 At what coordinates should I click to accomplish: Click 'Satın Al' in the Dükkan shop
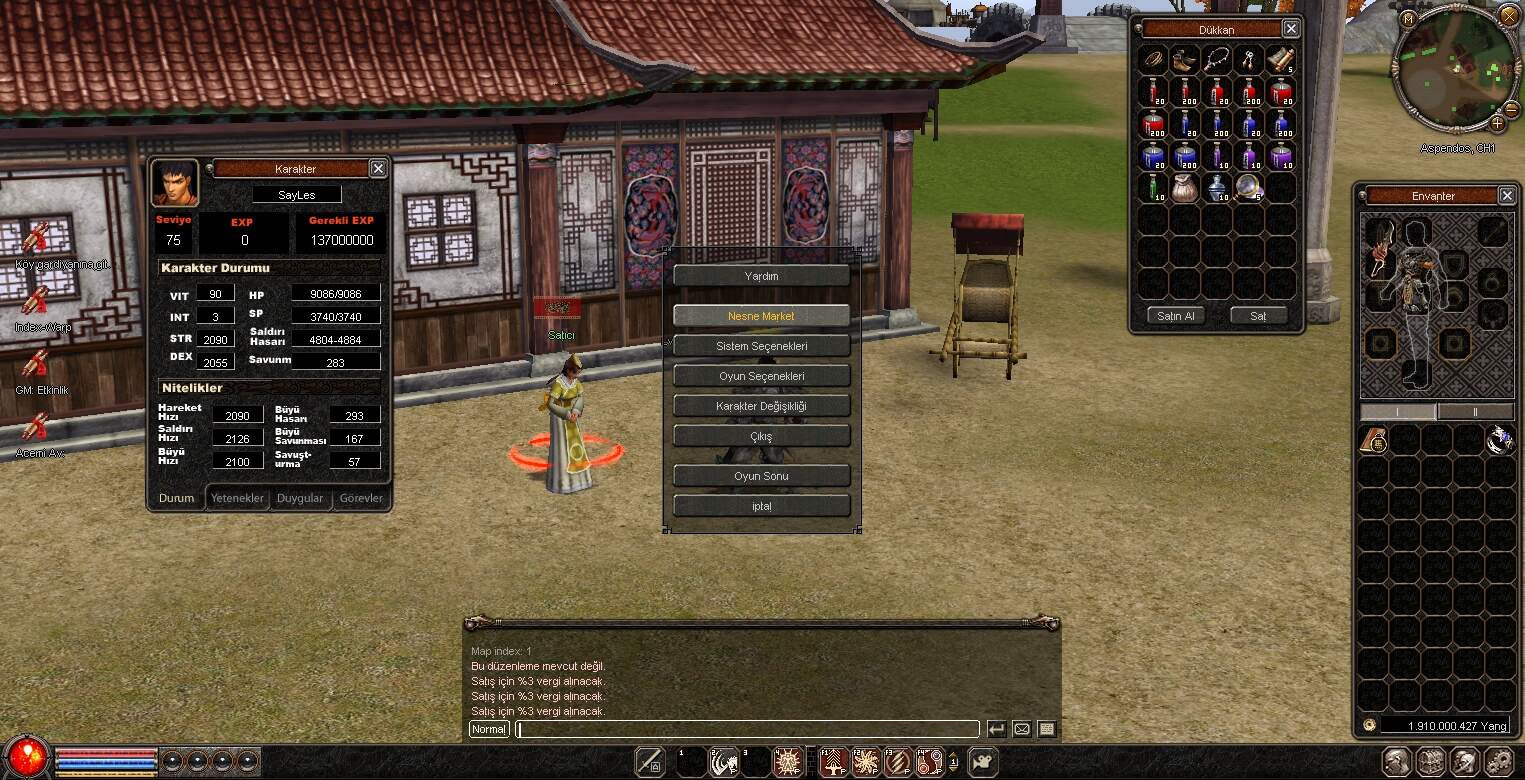pos(1175,315)
